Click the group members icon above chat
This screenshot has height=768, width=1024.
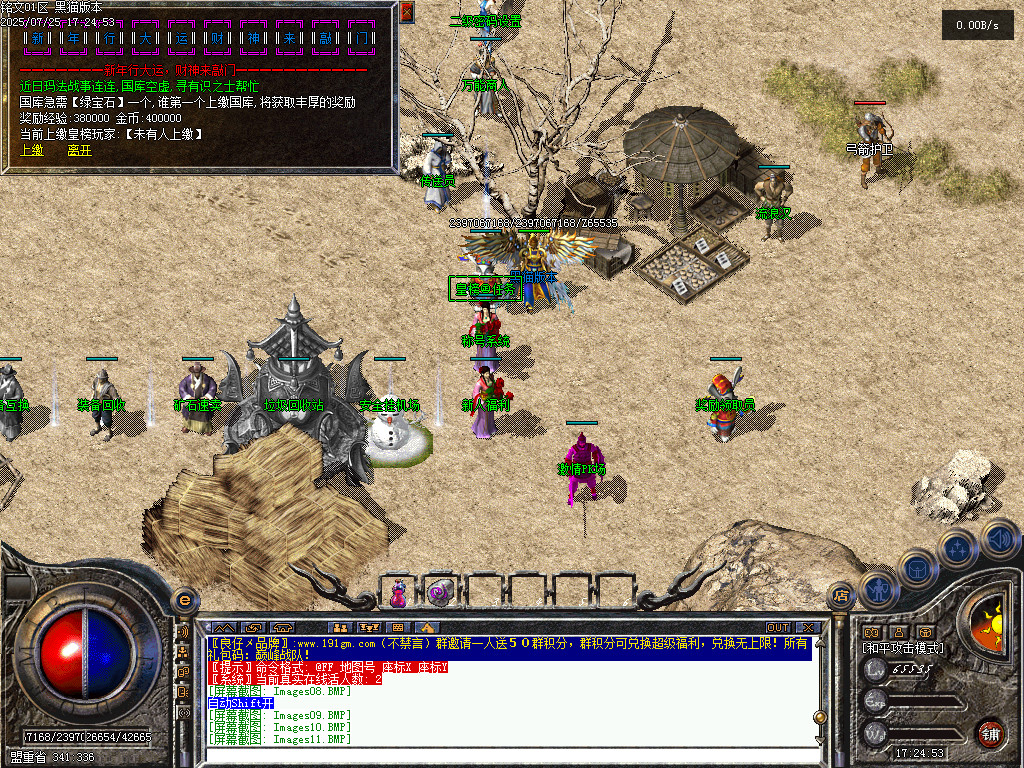(x=341, y=628)
